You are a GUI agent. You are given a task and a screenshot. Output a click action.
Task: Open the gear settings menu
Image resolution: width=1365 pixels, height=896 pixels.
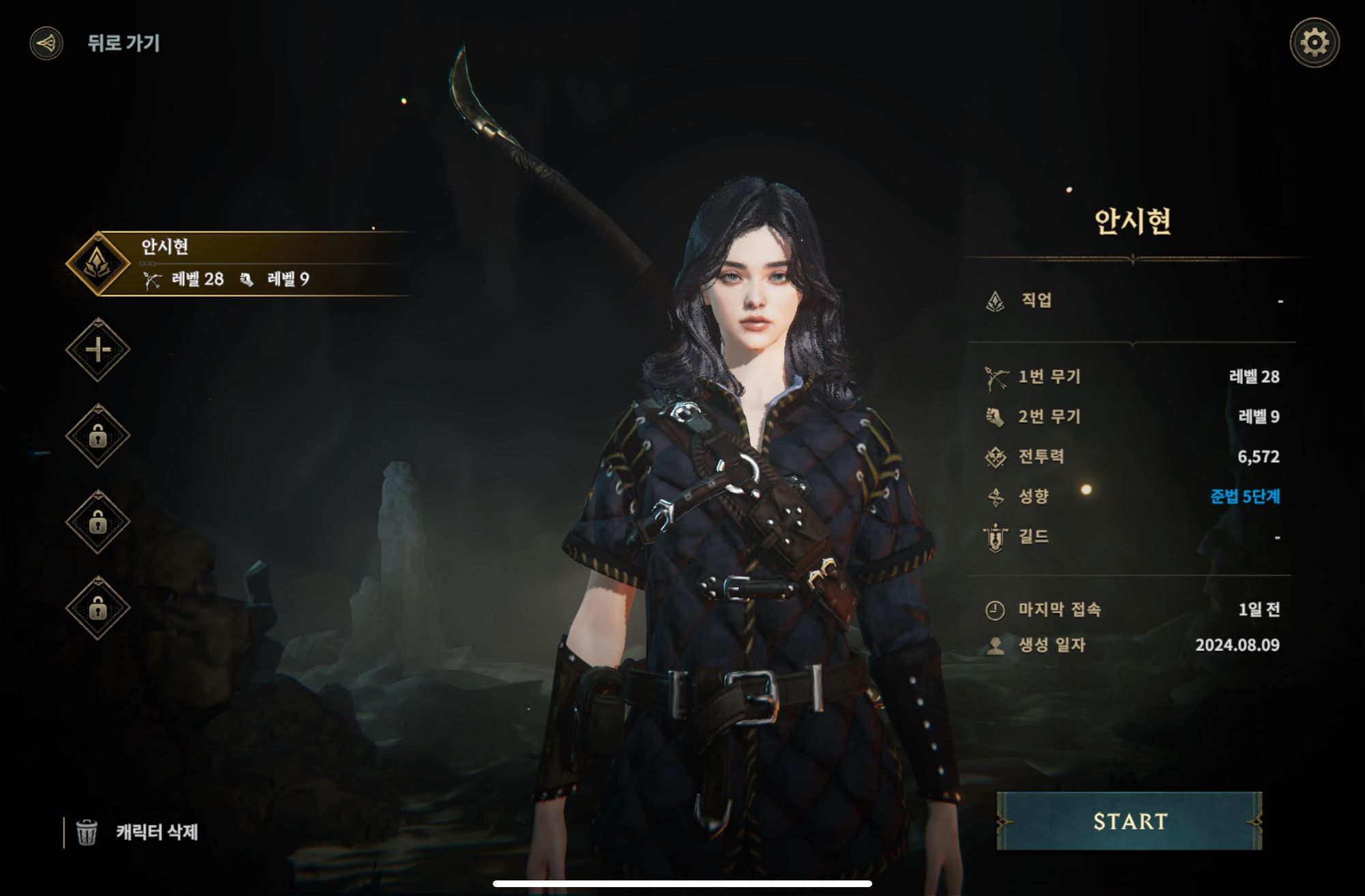point(1314,43)
